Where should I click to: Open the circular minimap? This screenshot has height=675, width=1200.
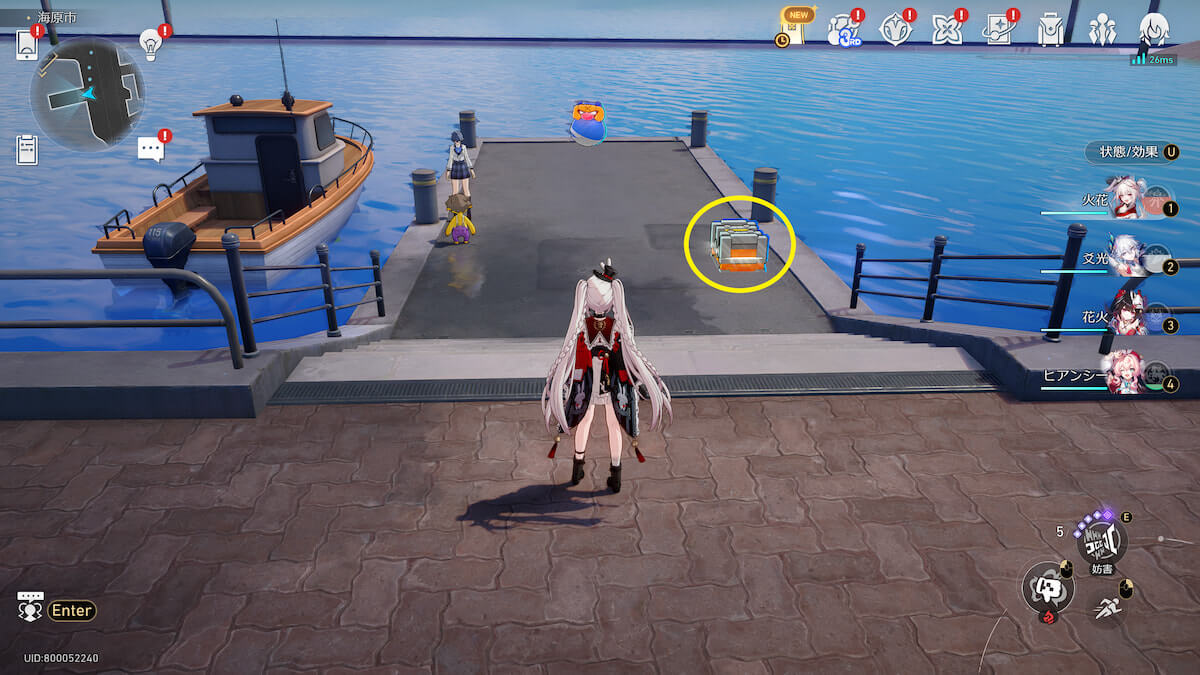click(87, 94)
